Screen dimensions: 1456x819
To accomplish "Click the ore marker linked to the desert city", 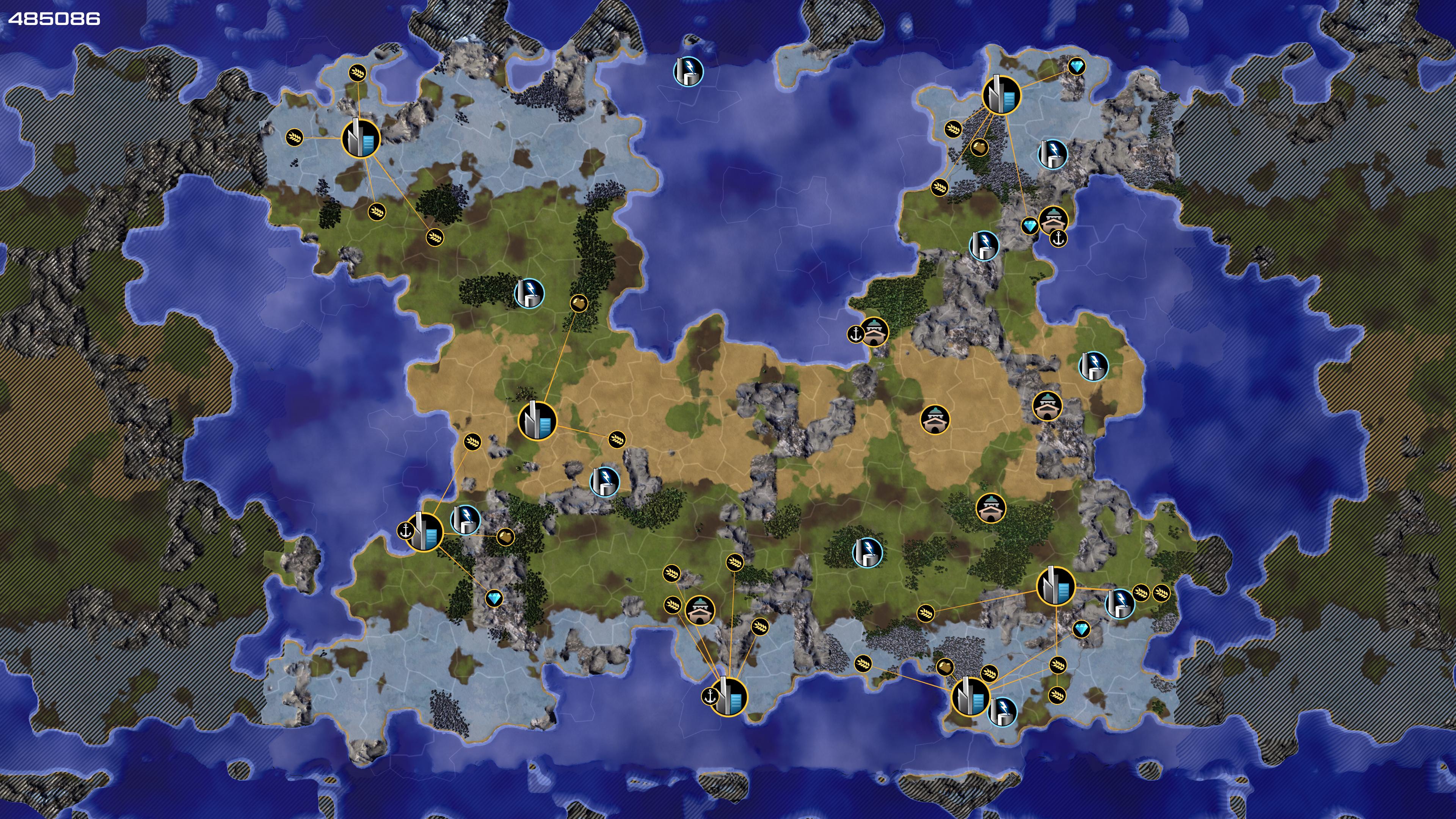I will tap(579, 303).
